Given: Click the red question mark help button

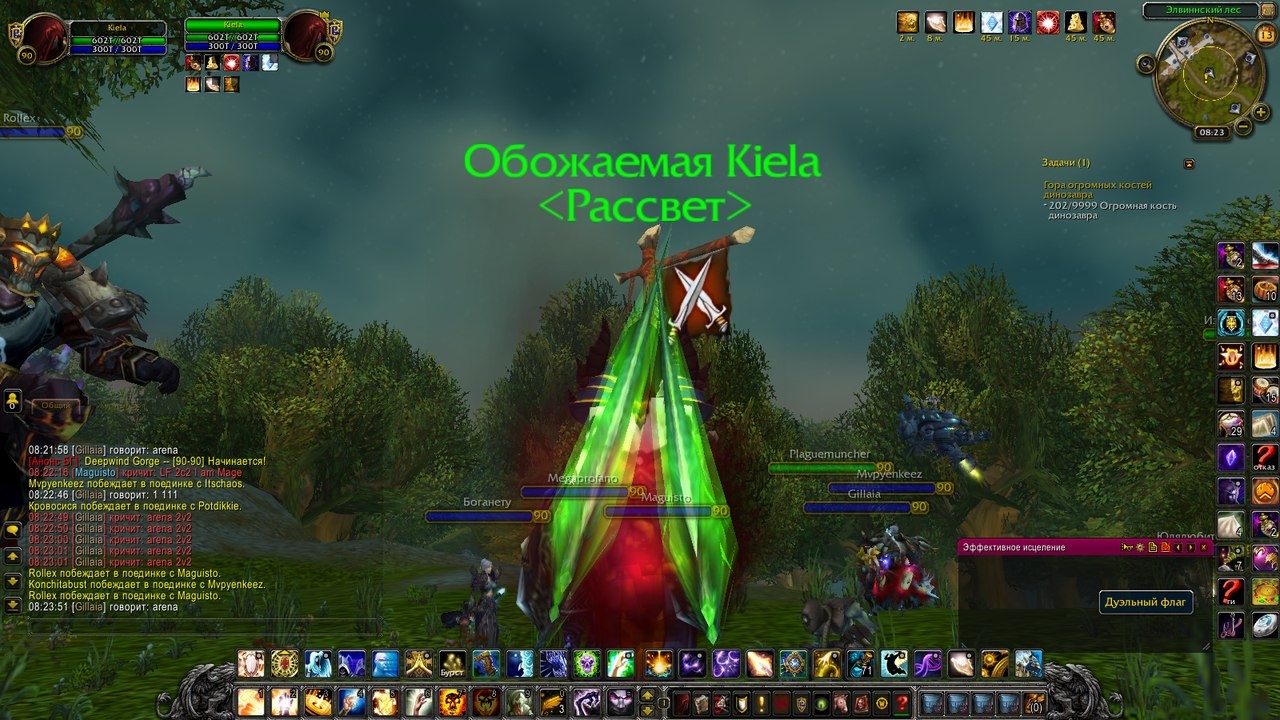Looking at the screenshot, I should (902, 703).
